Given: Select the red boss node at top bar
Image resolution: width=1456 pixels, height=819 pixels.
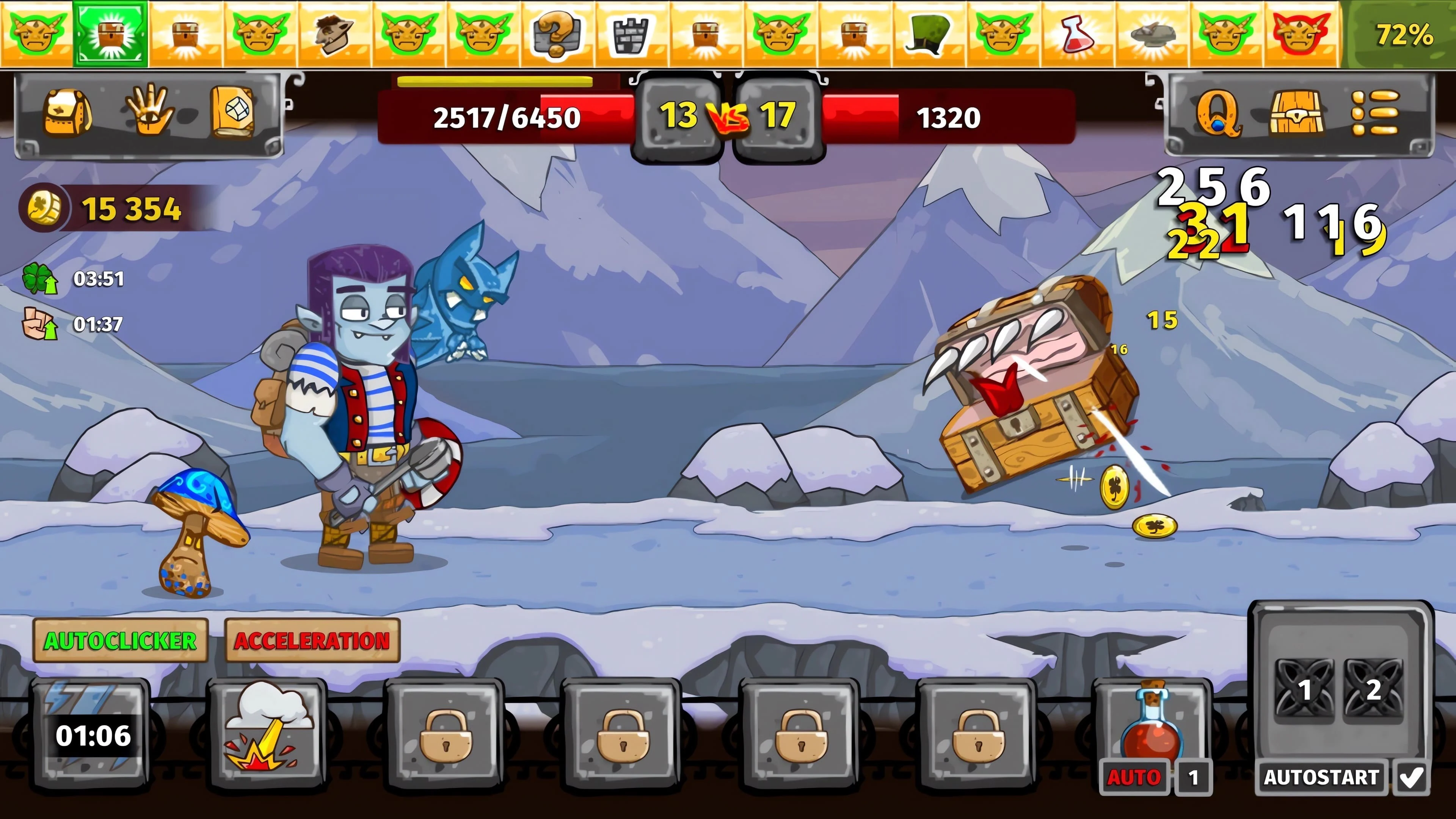Looking at the screenshot, I should click(1300, 34).
